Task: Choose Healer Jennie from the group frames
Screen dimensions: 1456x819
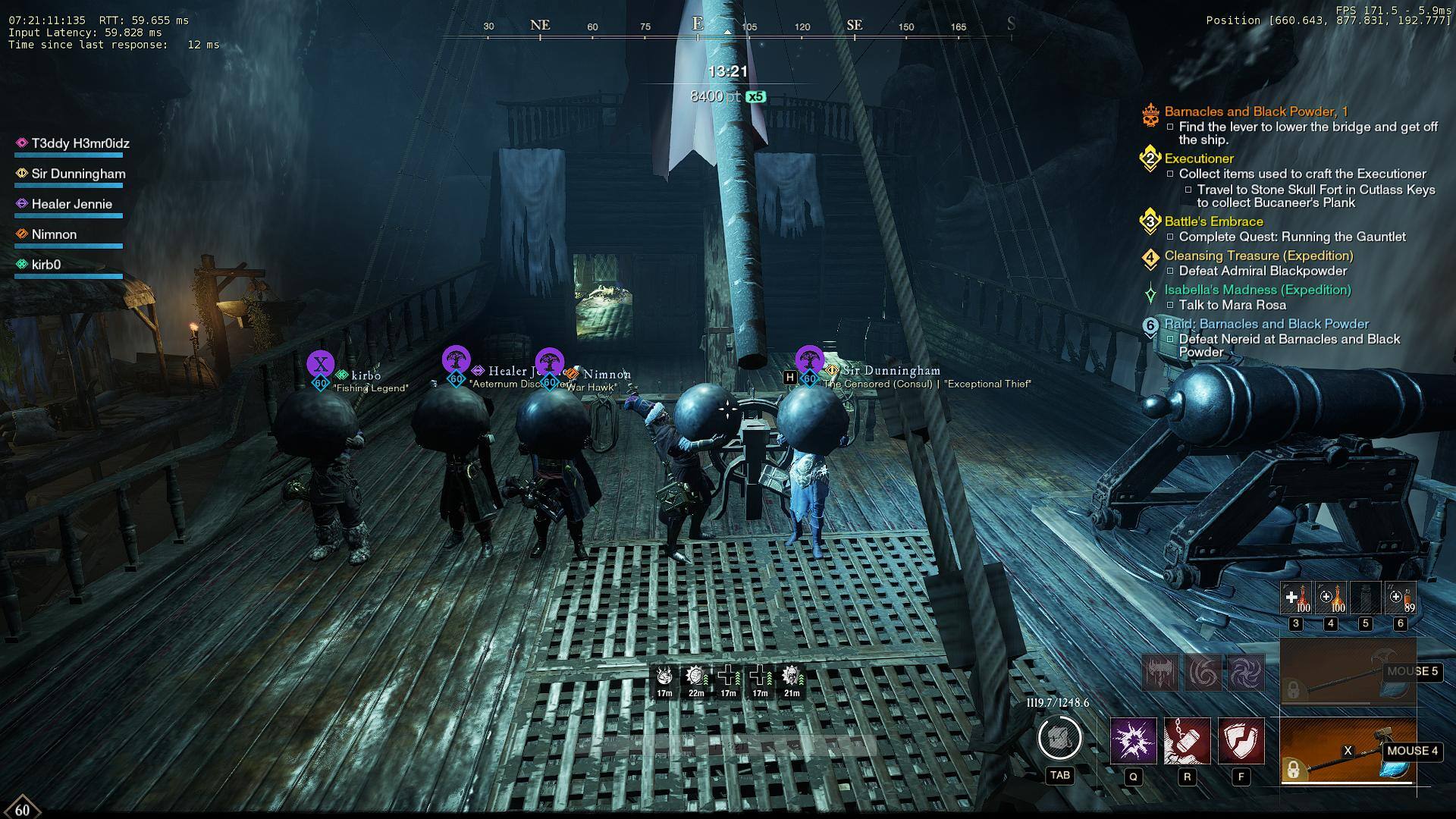Action: click(x=71, y=204)
